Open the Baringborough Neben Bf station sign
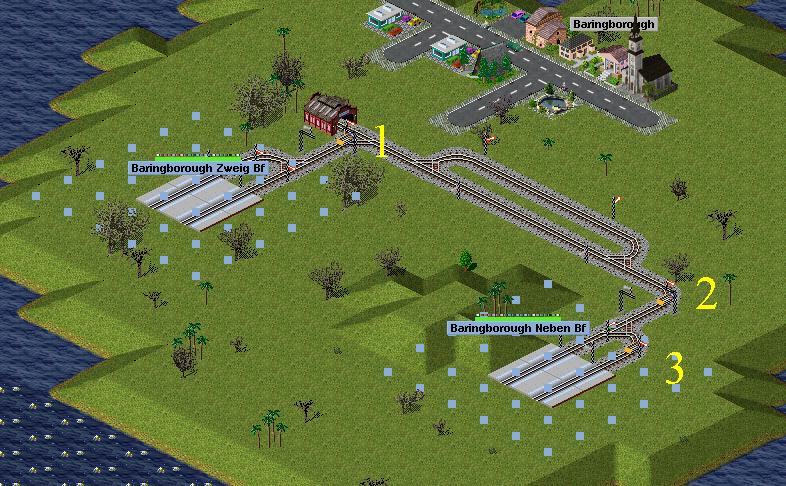 click(x=518, y=328)
